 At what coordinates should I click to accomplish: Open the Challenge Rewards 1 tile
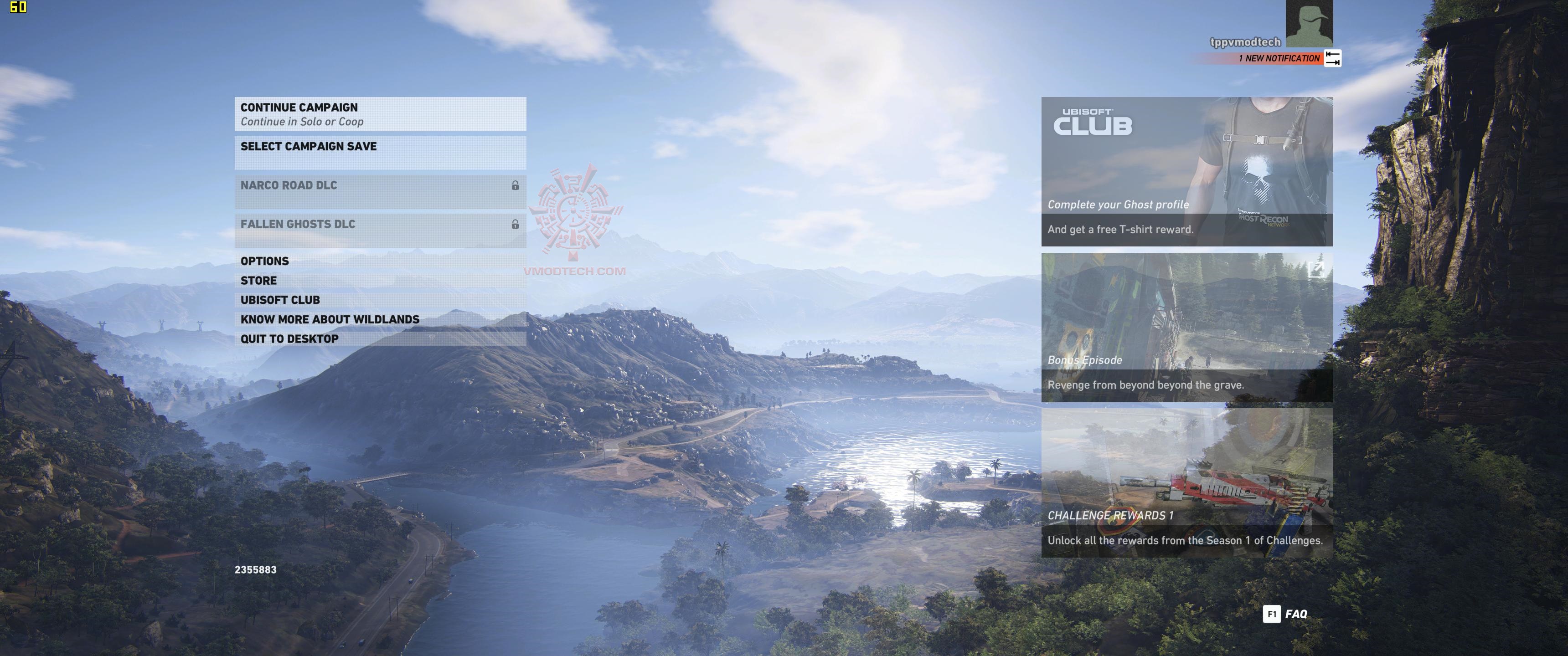click(x=1186, y=482)
